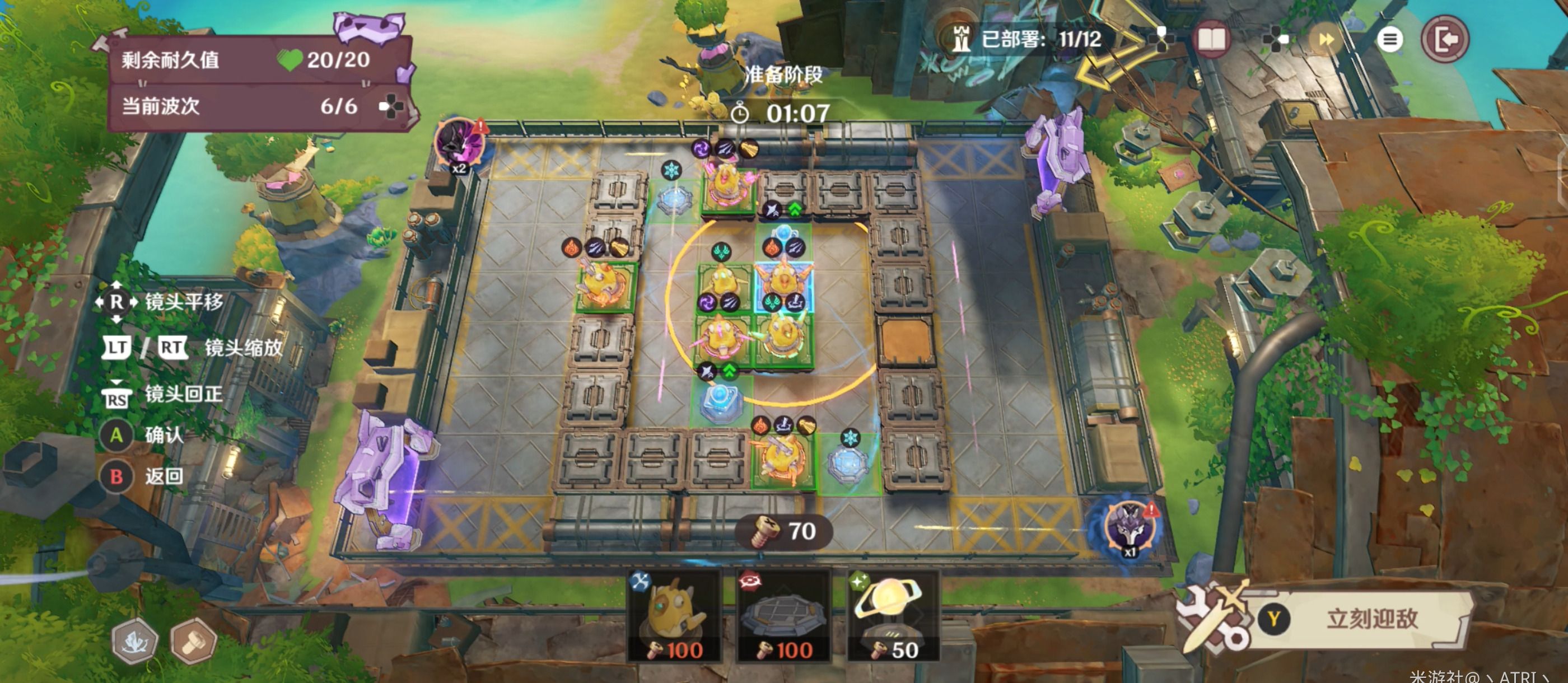Inspect the x2 enemy spawn portrait

click(x=460, y=145)
